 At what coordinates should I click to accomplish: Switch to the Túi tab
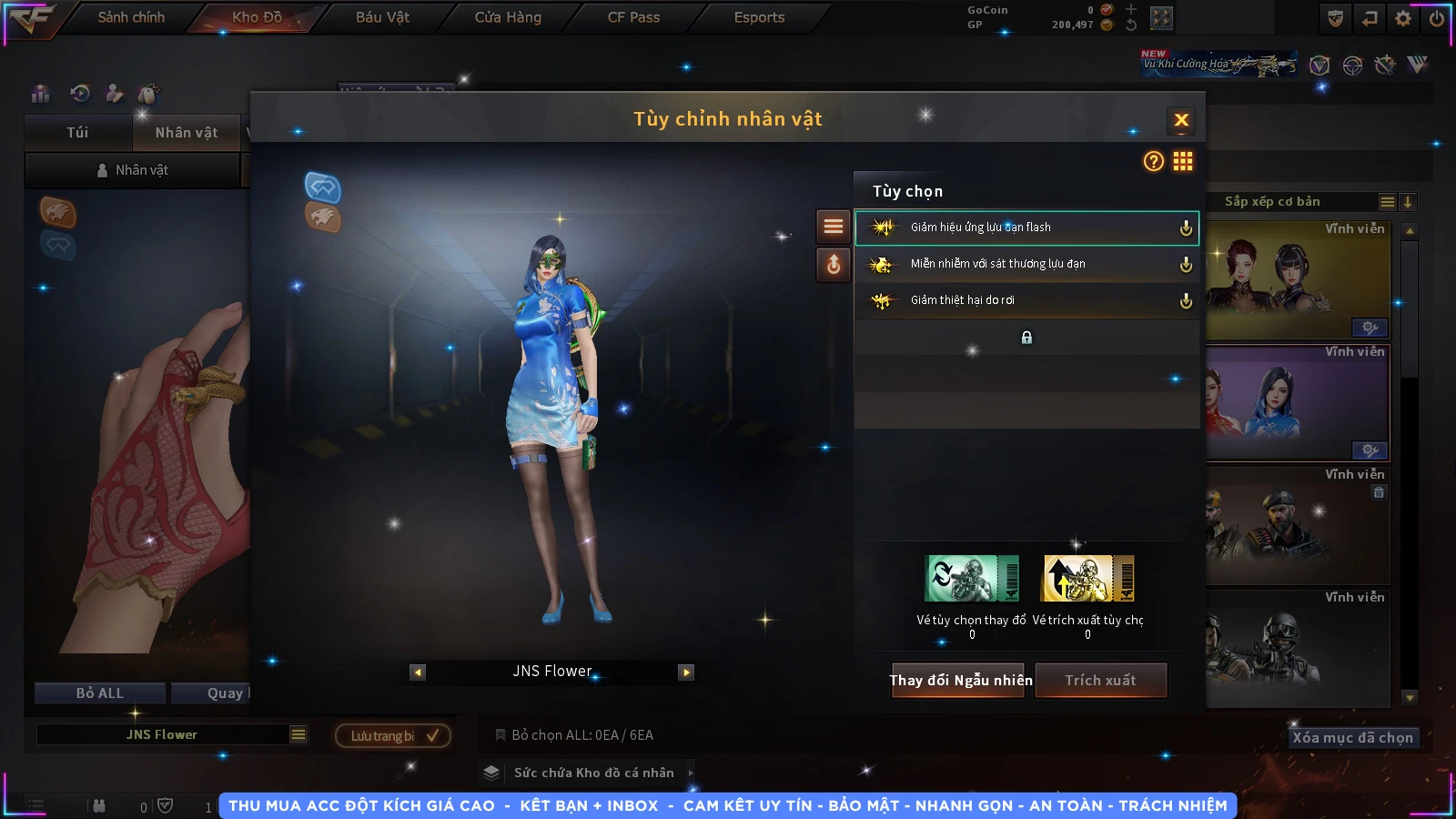pos(77,133)
